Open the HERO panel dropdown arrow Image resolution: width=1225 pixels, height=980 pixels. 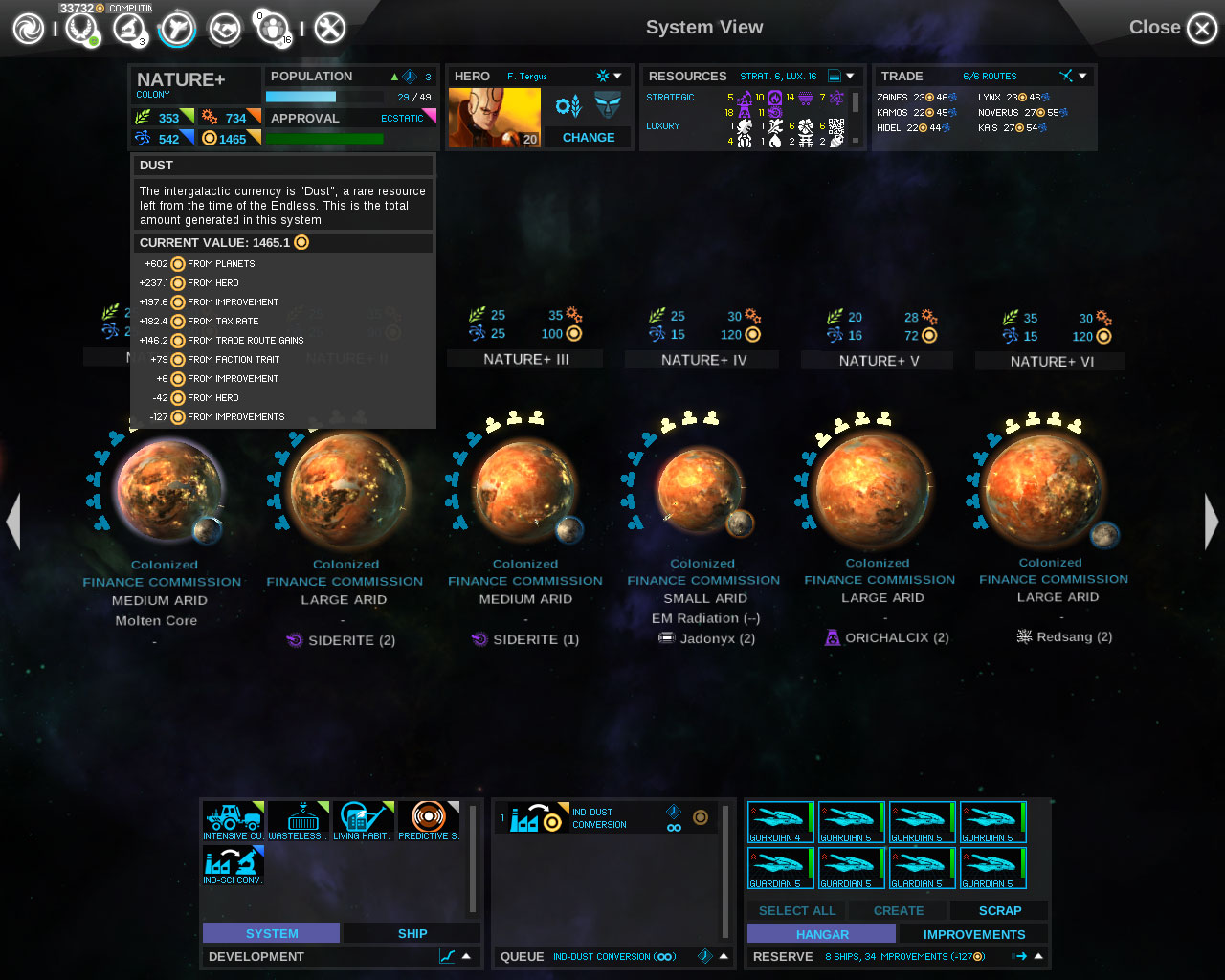coord(618,76)
